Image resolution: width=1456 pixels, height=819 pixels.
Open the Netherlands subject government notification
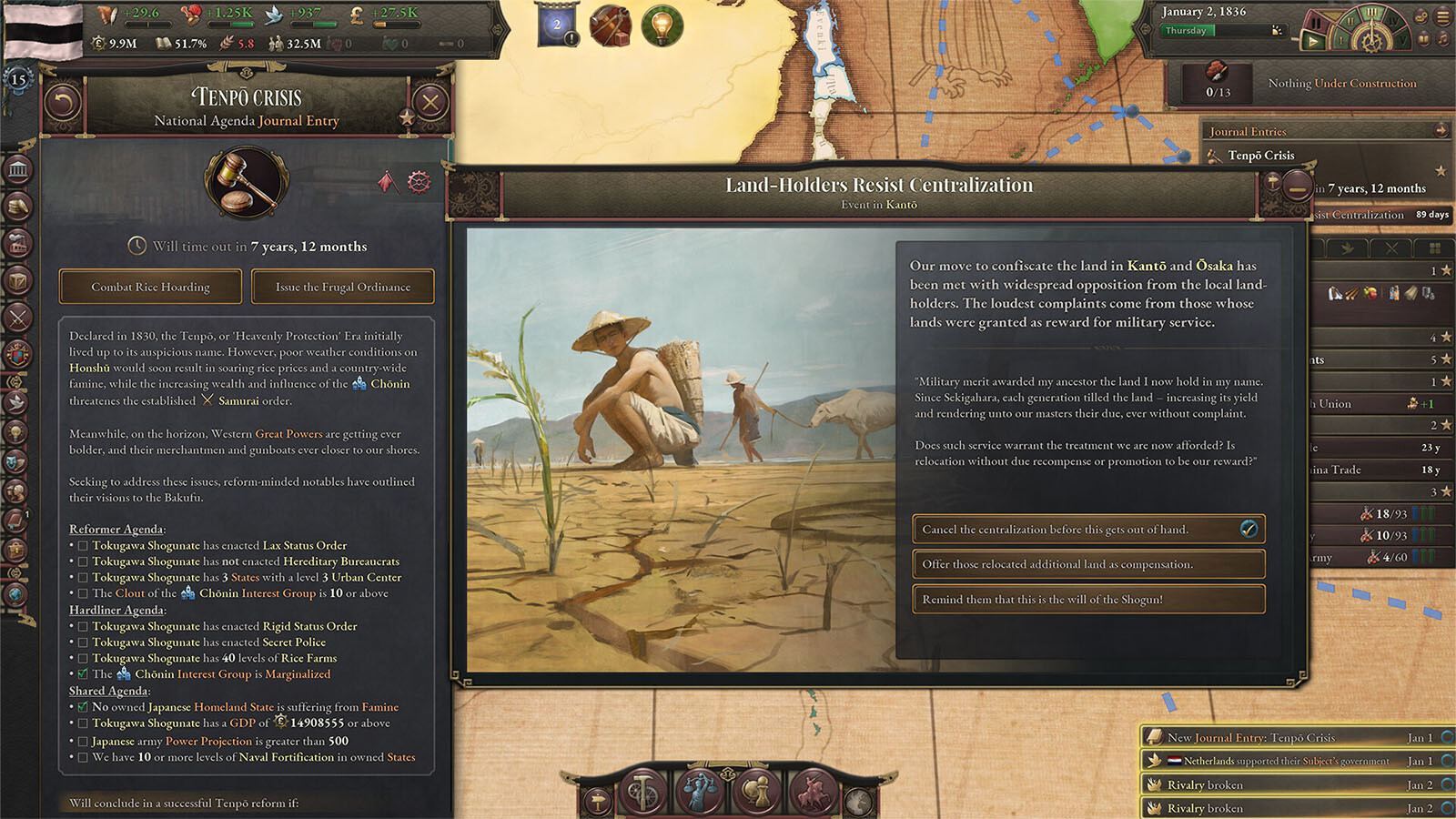1292,761
